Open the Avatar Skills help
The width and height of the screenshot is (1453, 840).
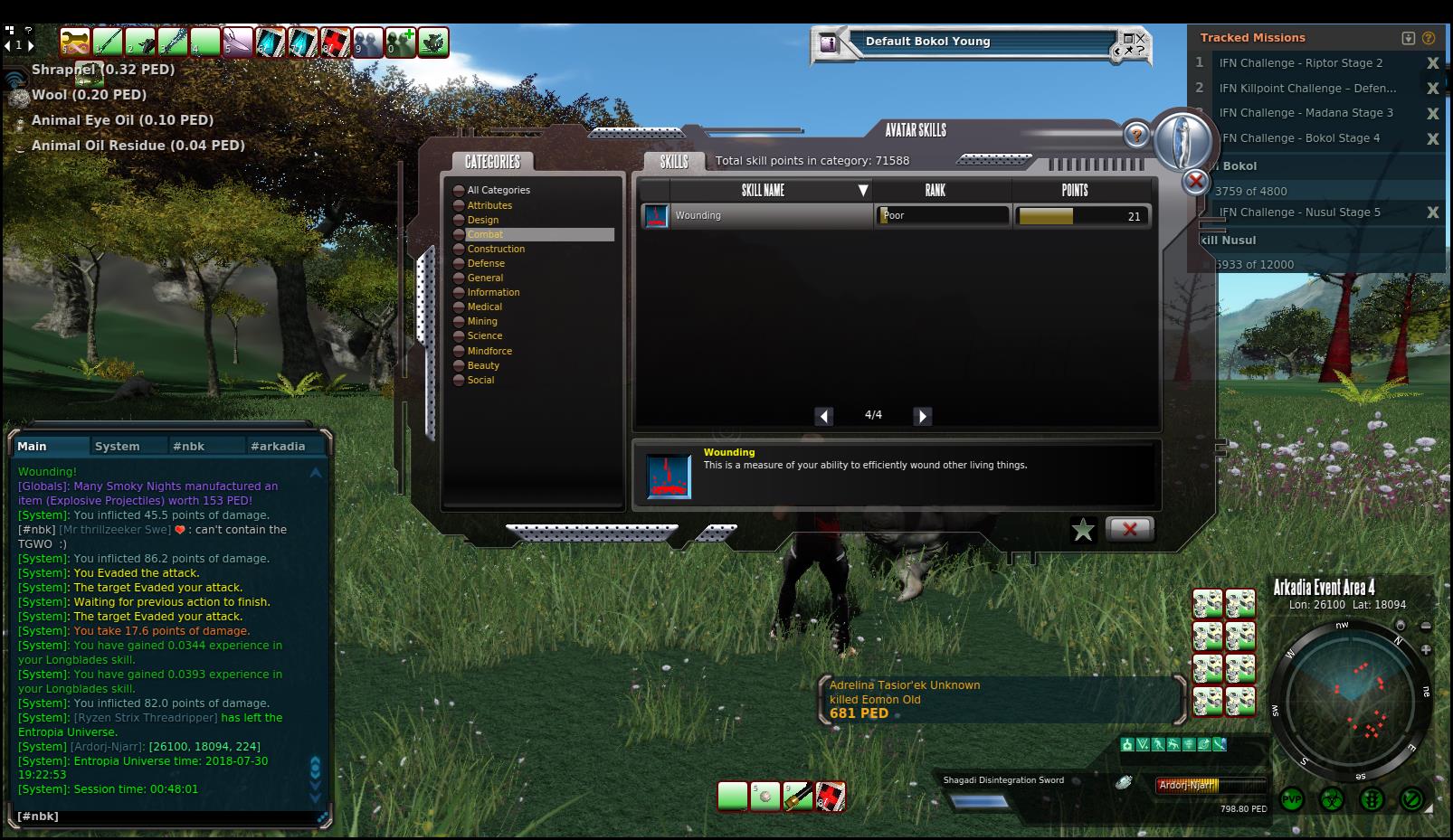point(1136,136)
